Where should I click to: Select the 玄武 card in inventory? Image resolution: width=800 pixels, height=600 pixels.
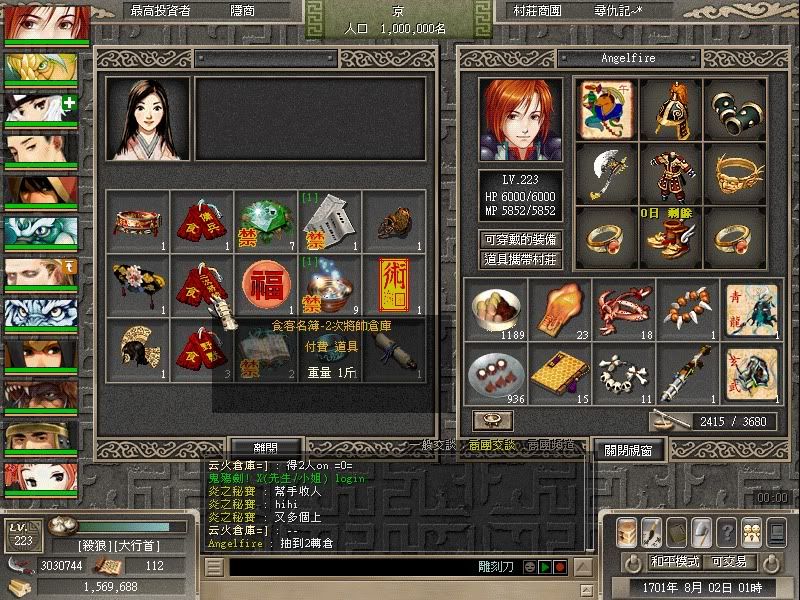point(748,372)
